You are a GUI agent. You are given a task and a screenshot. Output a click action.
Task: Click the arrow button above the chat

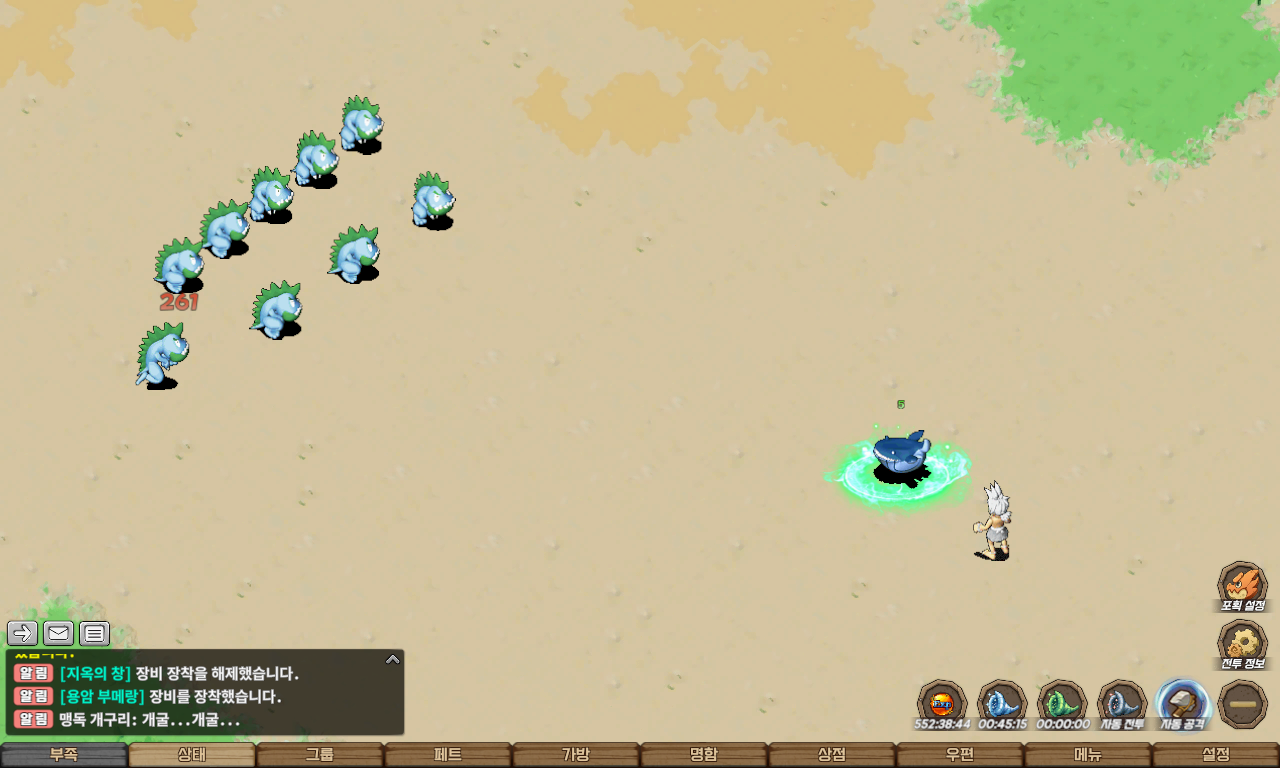(x=23, y=633)
